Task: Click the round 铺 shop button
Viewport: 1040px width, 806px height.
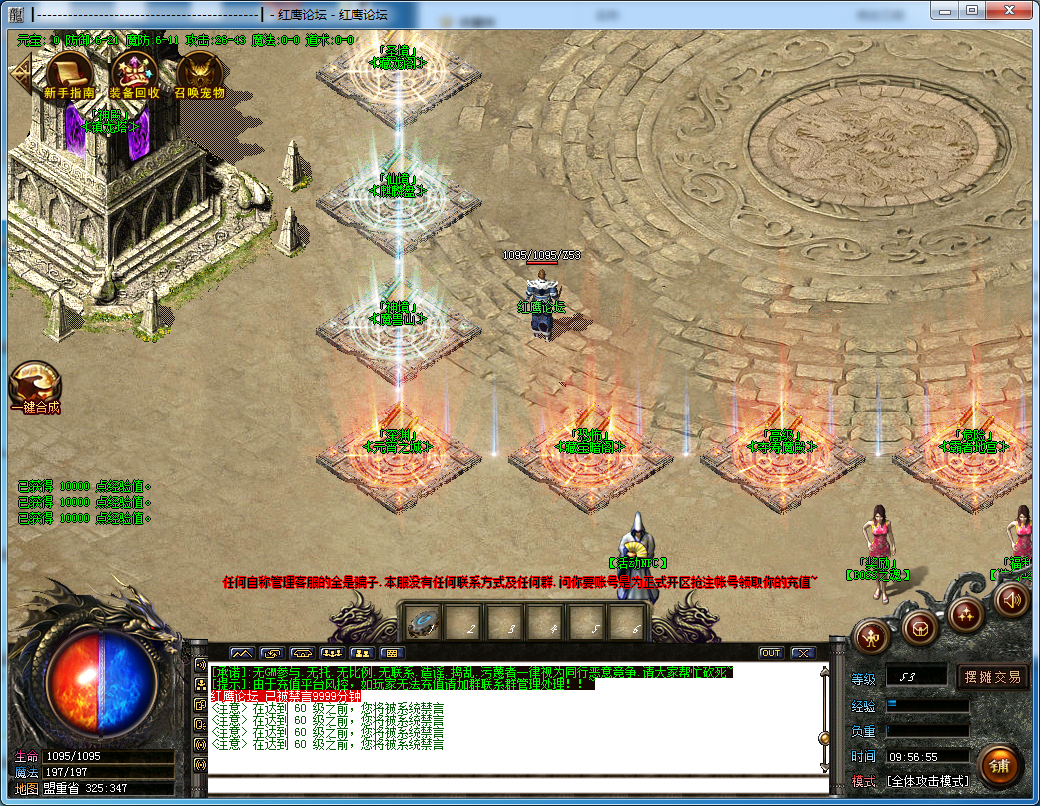Action: [999, 766]
